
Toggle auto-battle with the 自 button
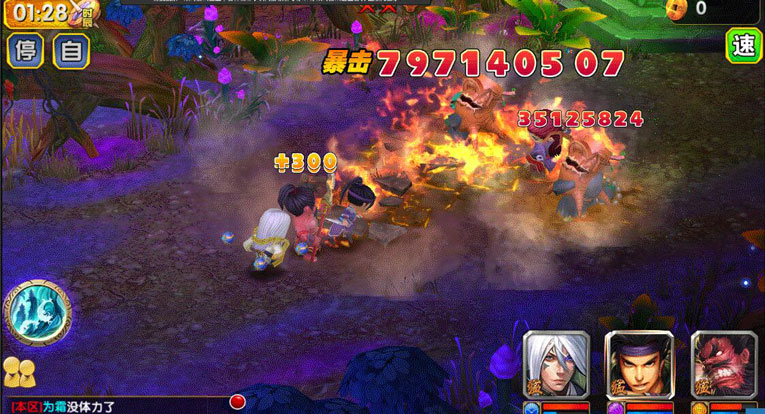pyautogui.click(x=71, y=50)
